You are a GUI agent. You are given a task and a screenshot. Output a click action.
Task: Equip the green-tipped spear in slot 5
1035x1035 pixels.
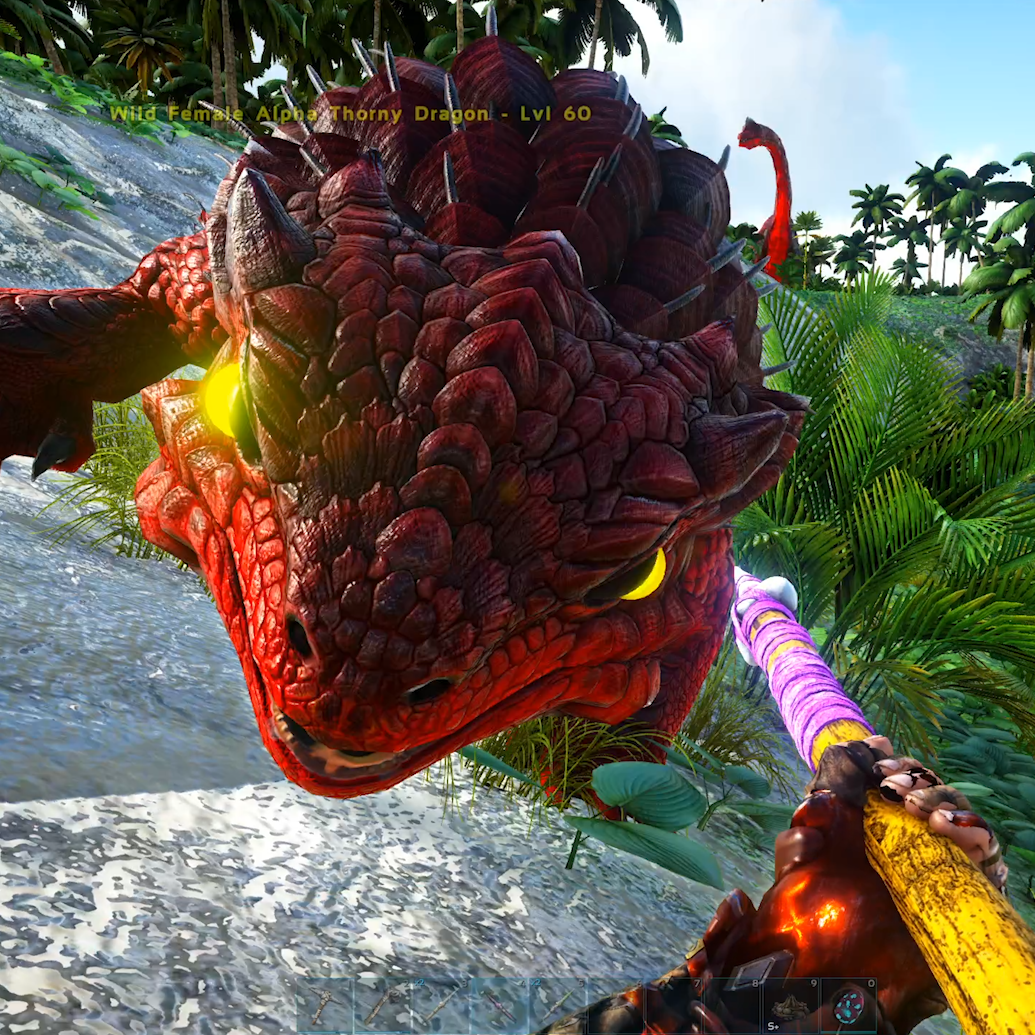coord(557,1006)
